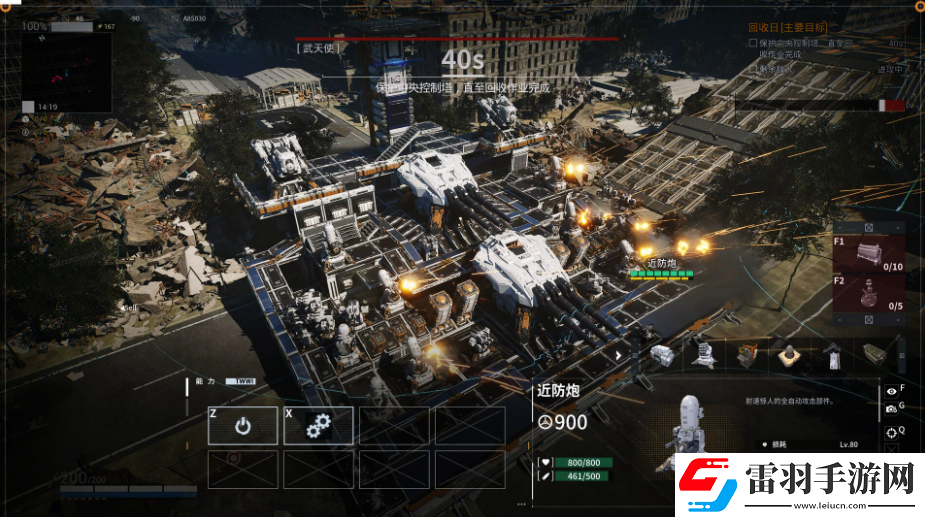Pick the olive crate part in the build bar
Screen dimensions: 925x517
872,354
